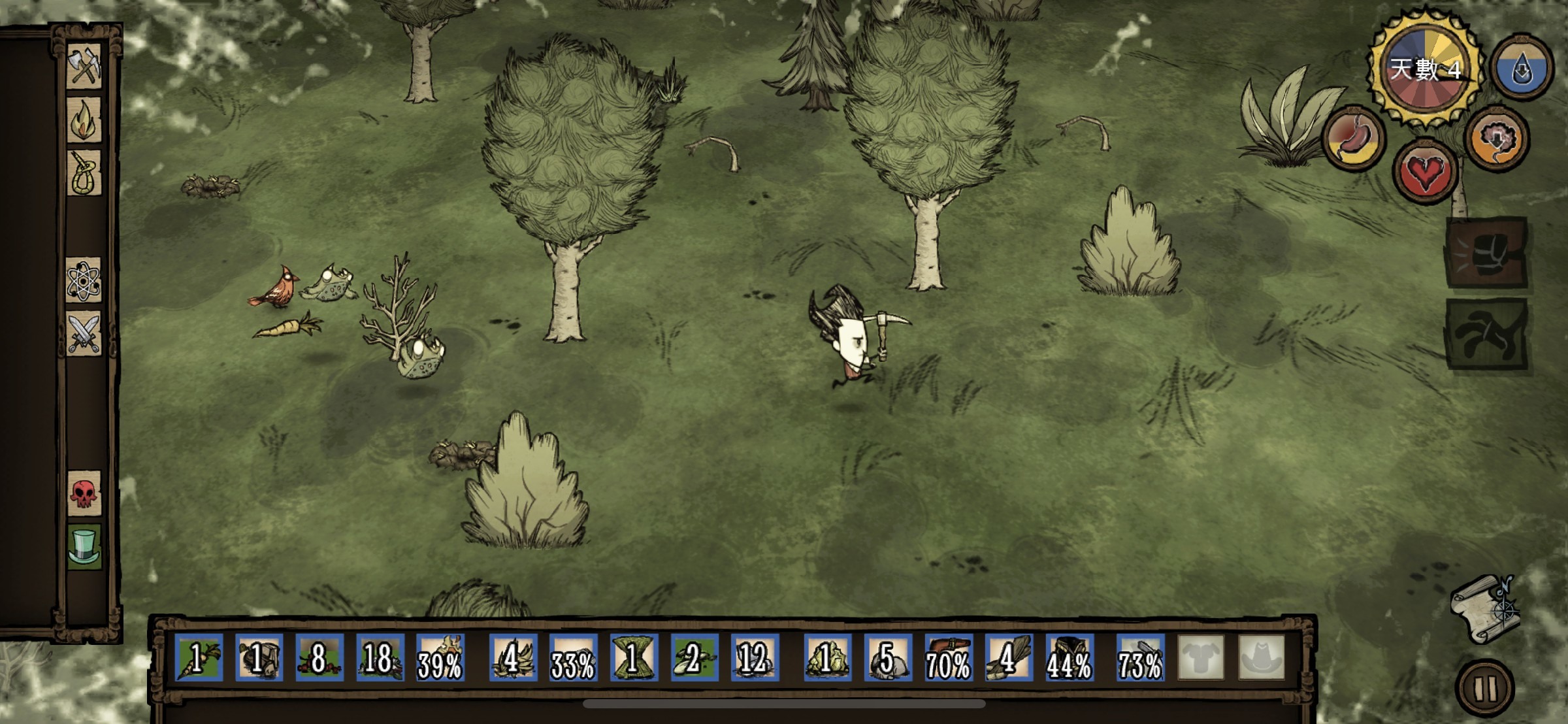Select the rocks stack of 5

click(887, 658)
